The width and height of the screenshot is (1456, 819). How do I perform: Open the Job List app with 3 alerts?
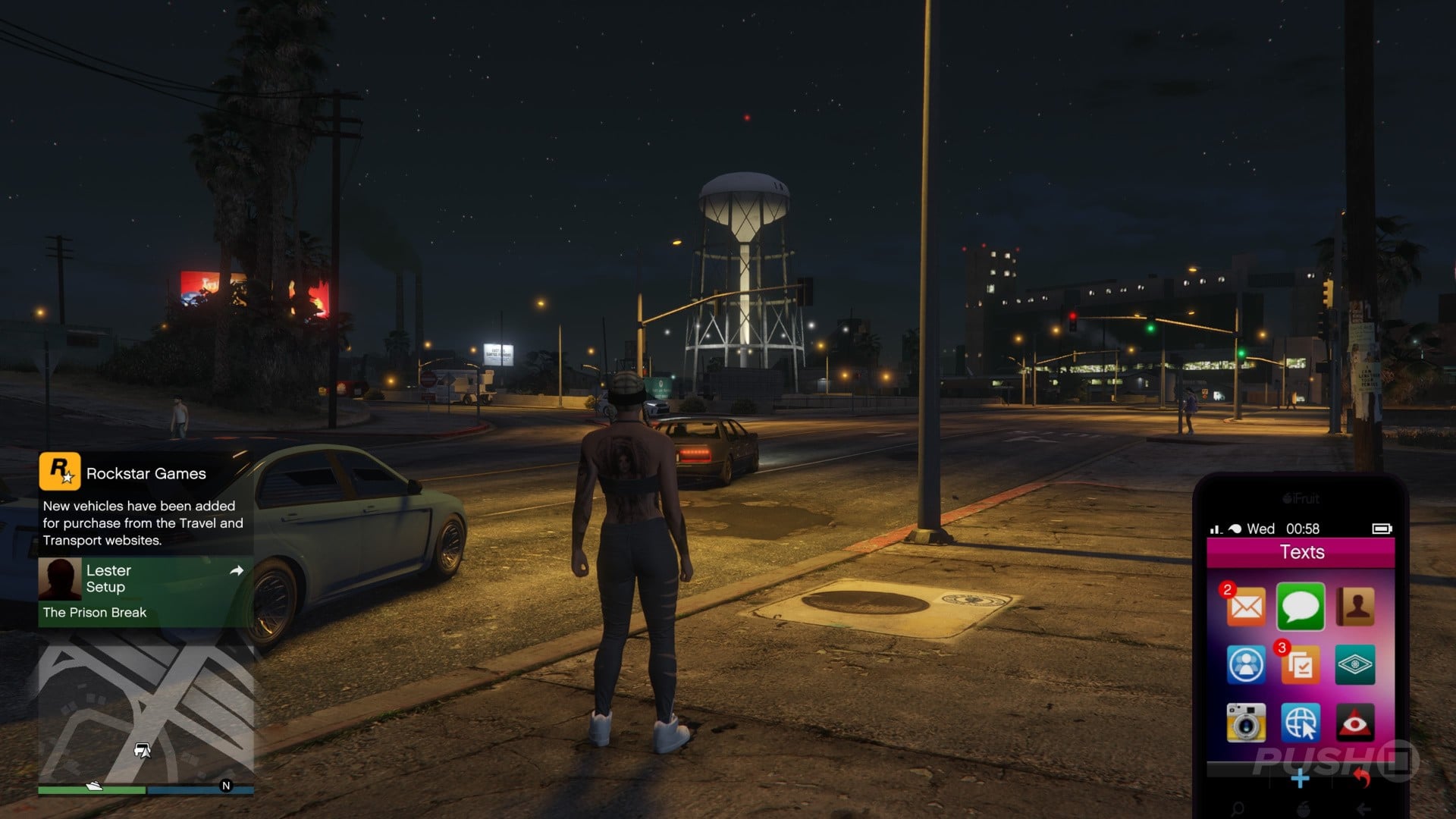1301,665
